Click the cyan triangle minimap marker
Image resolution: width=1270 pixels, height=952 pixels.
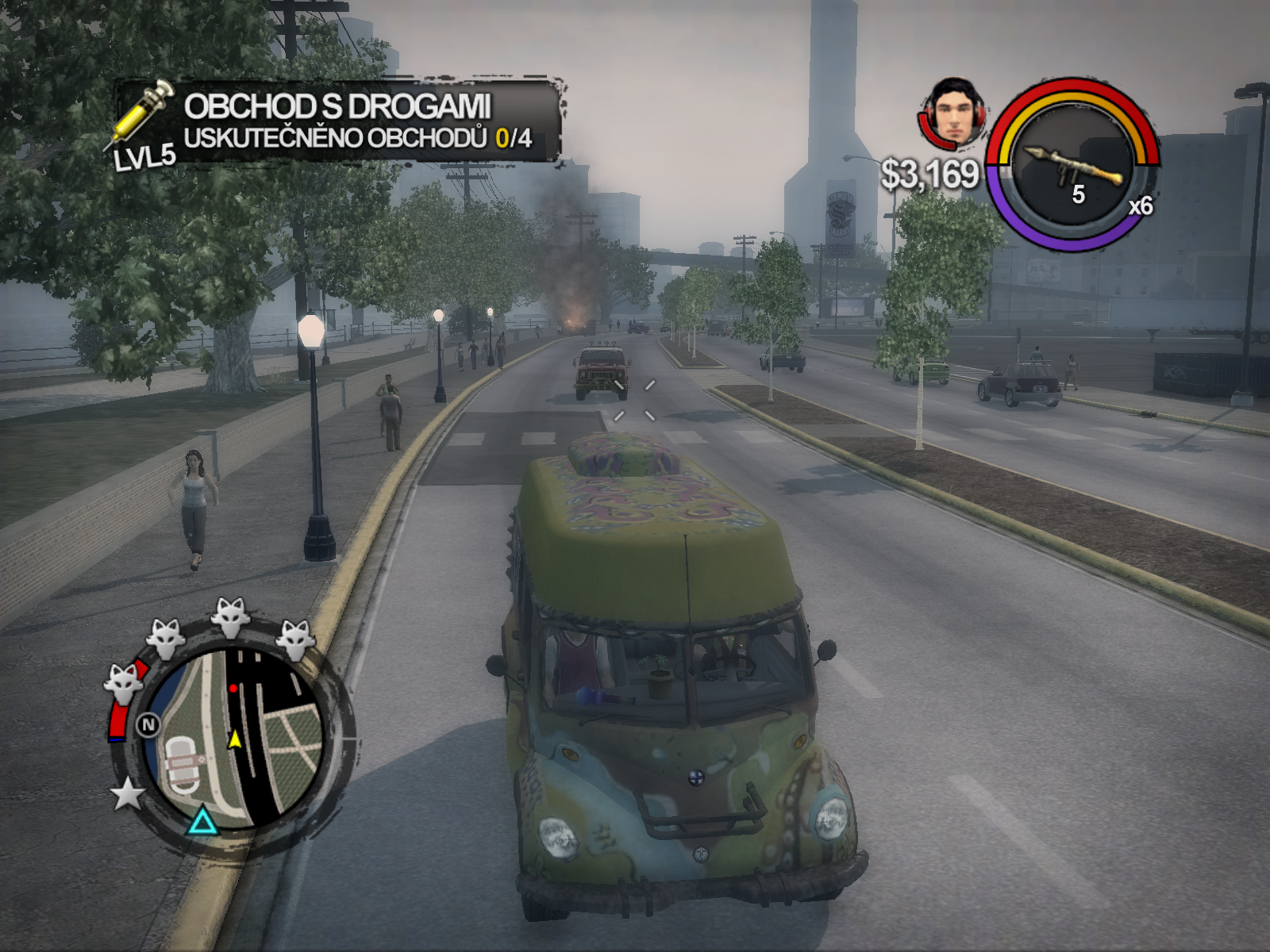point(202,821)
